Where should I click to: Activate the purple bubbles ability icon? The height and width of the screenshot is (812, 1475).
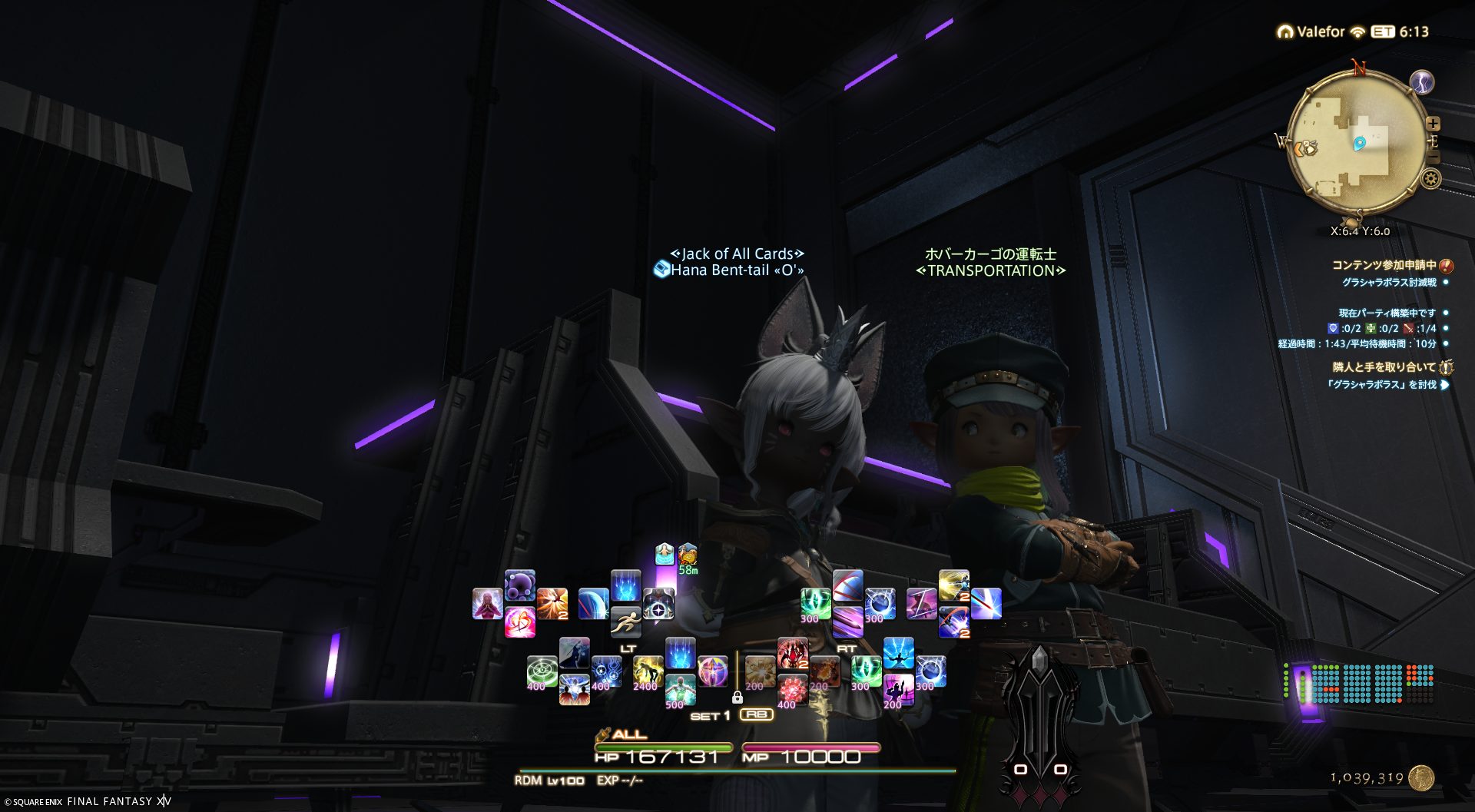pos(519,585)
